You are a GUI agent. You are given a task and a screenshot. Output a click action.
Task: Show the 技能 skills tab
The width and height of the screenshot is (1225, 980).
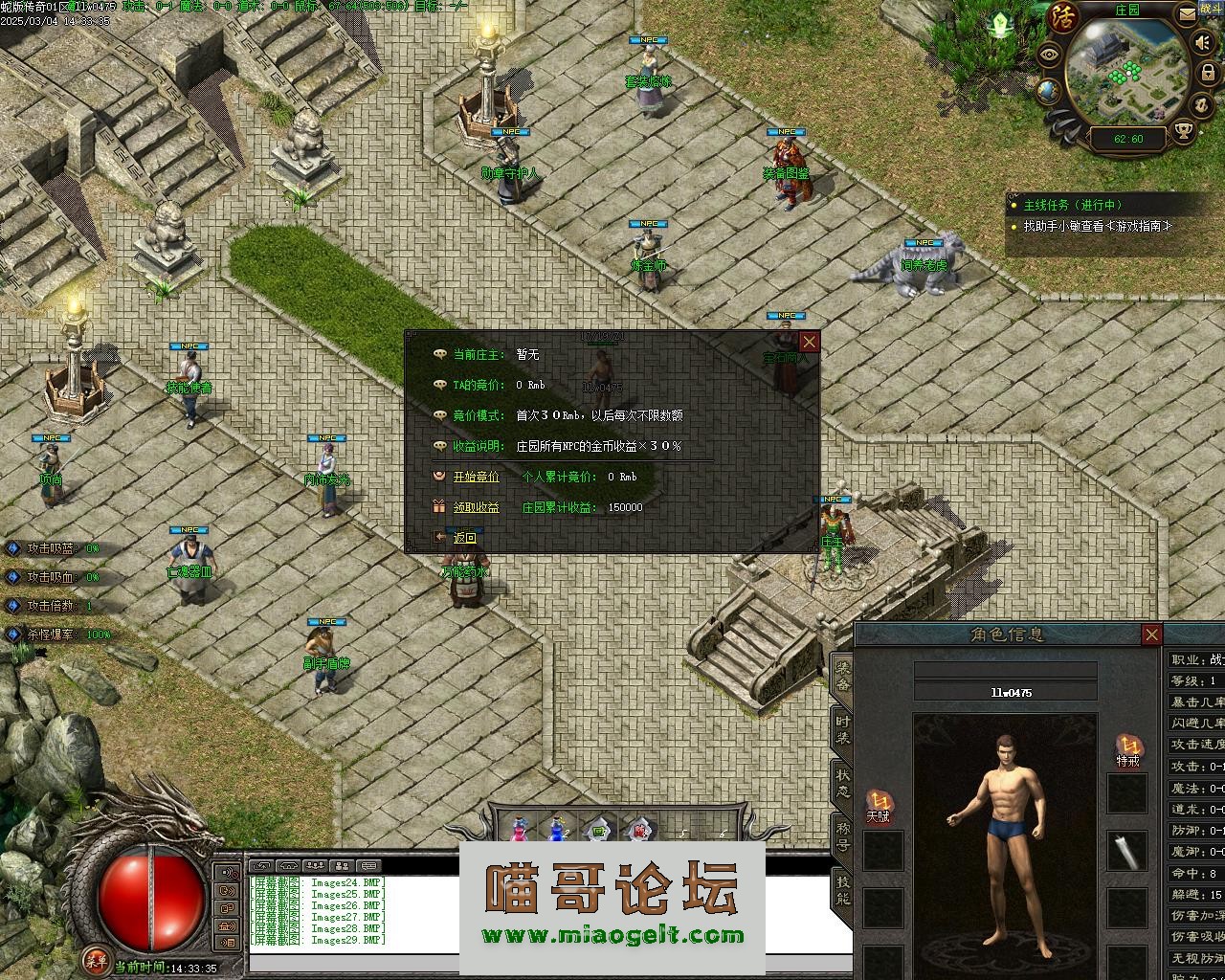(x=842, y=890)
